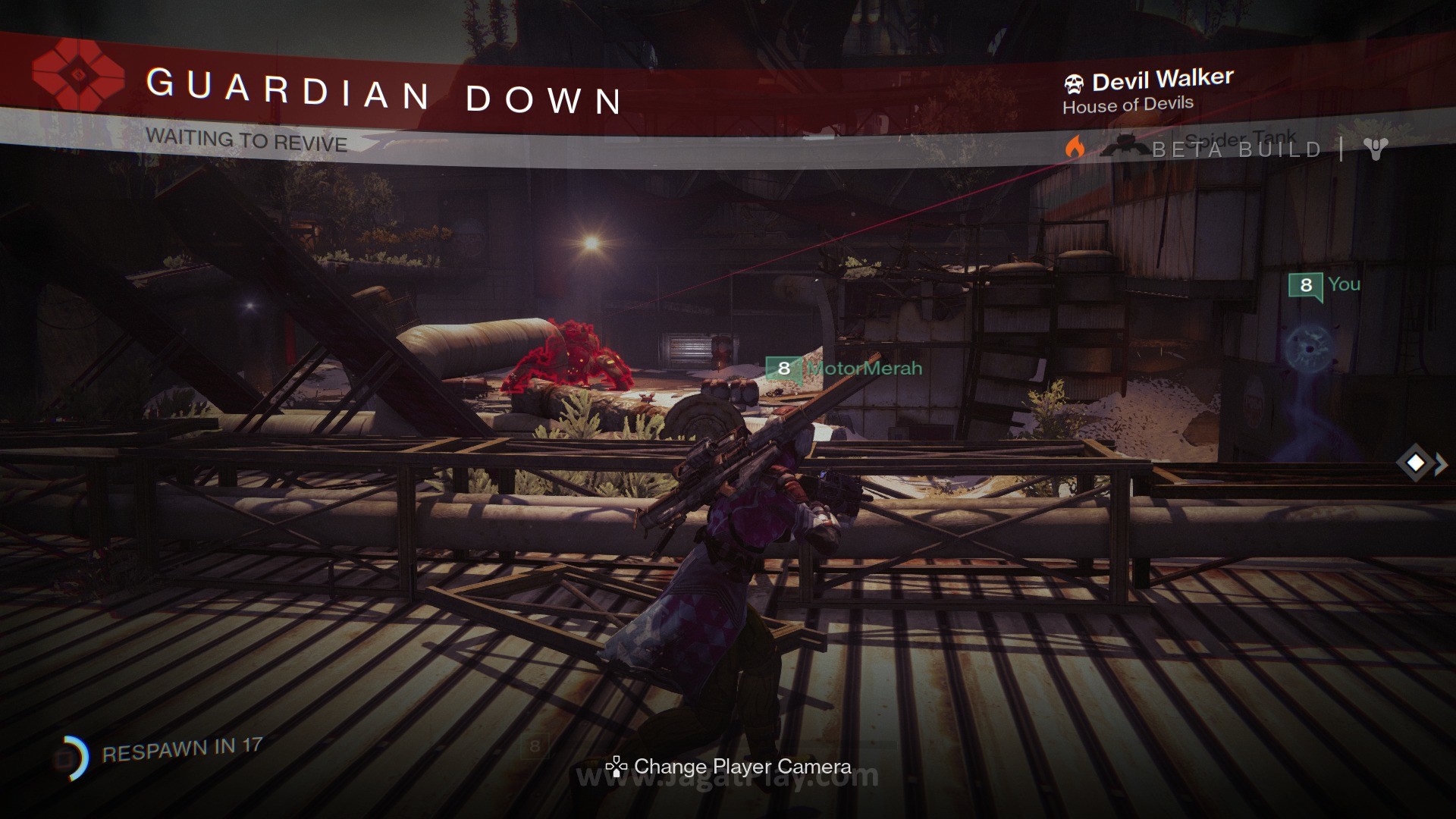Viewport: 1456px width, 819px height.
Task: Click the orange flame icon
Action: 1075,147
